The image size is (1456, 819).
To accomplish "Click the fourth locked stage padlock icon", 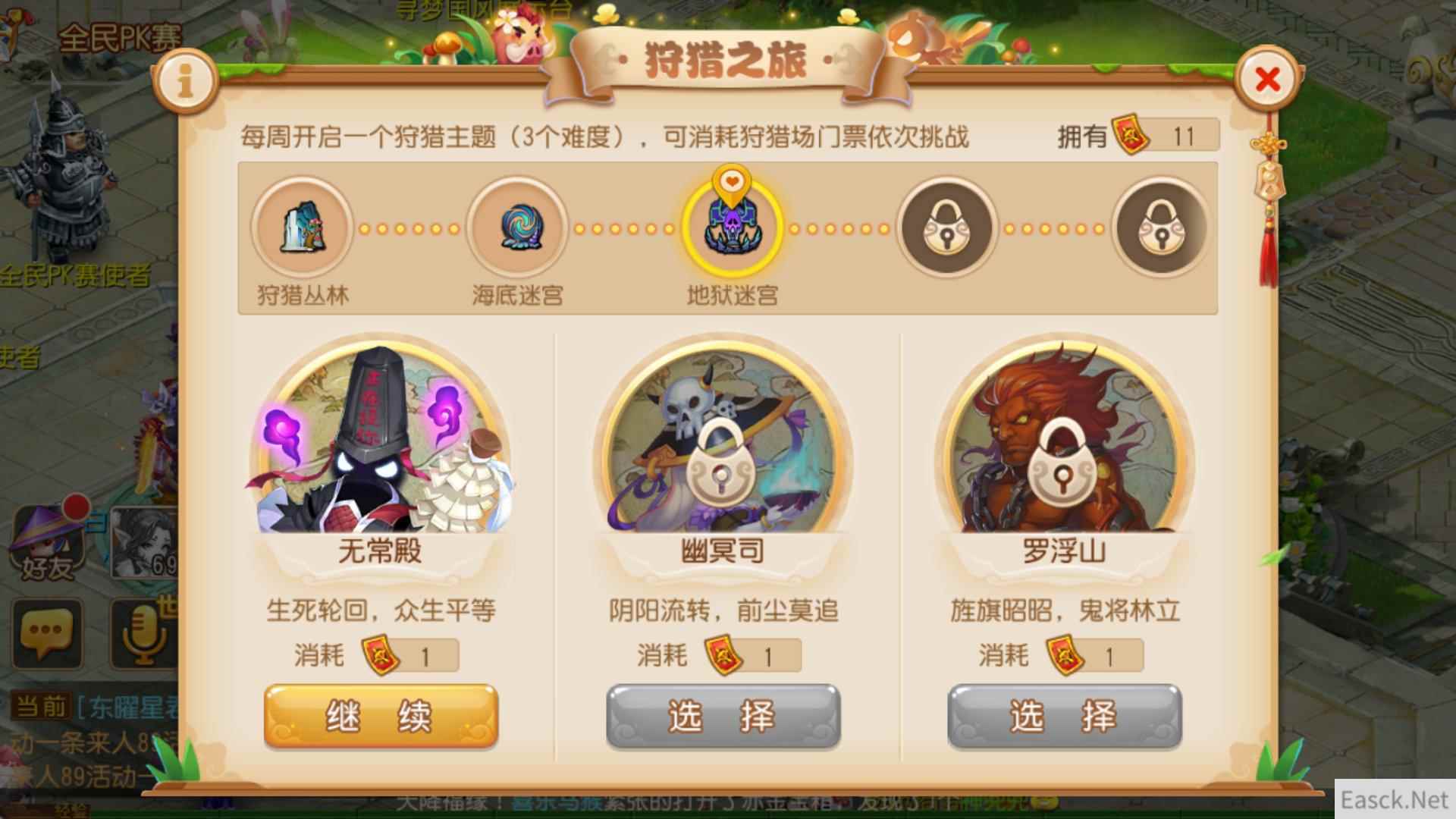I will [946, 229].
